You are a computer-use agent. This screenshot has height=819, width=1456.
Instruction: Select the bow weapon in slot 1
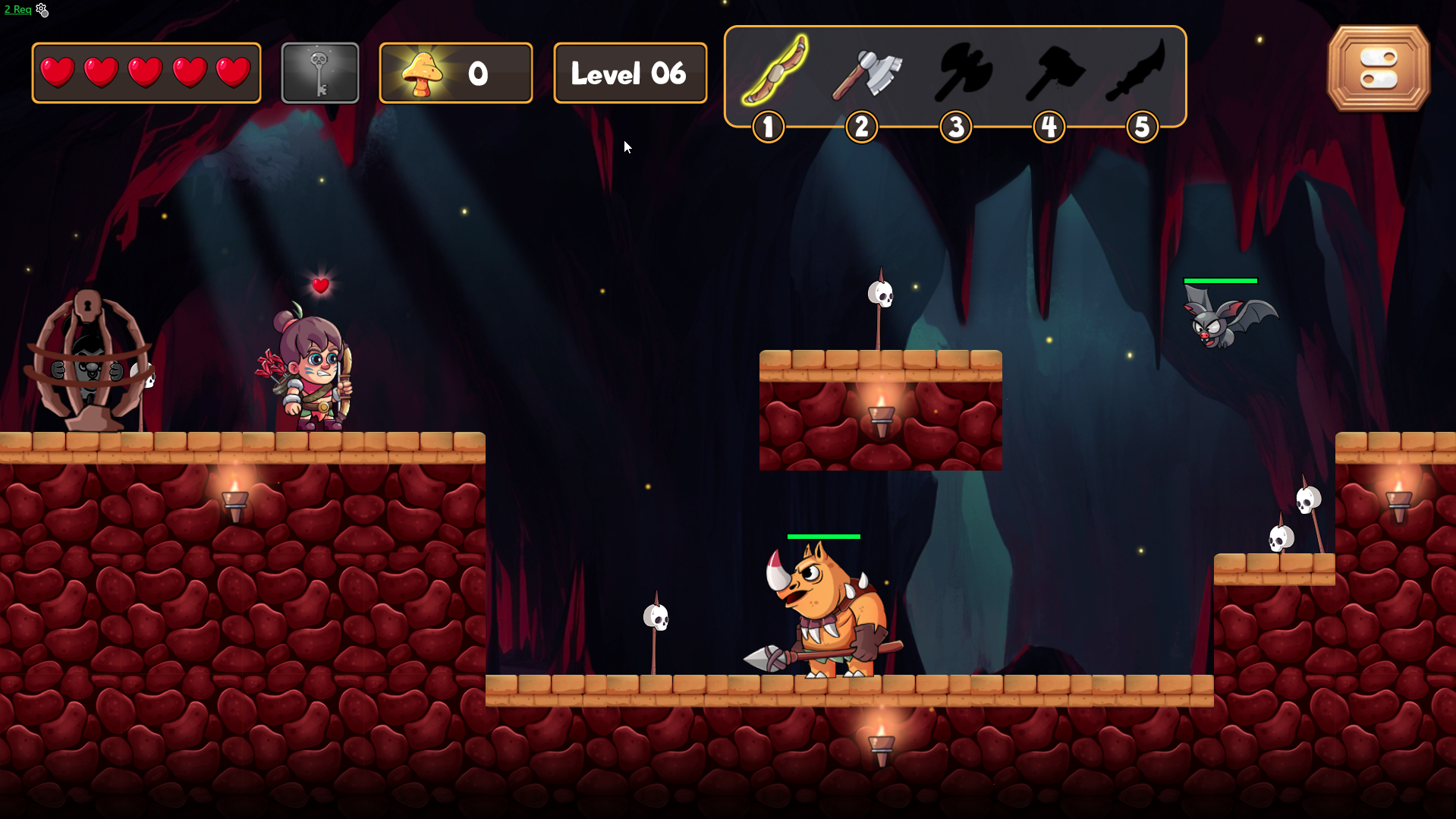774,71
